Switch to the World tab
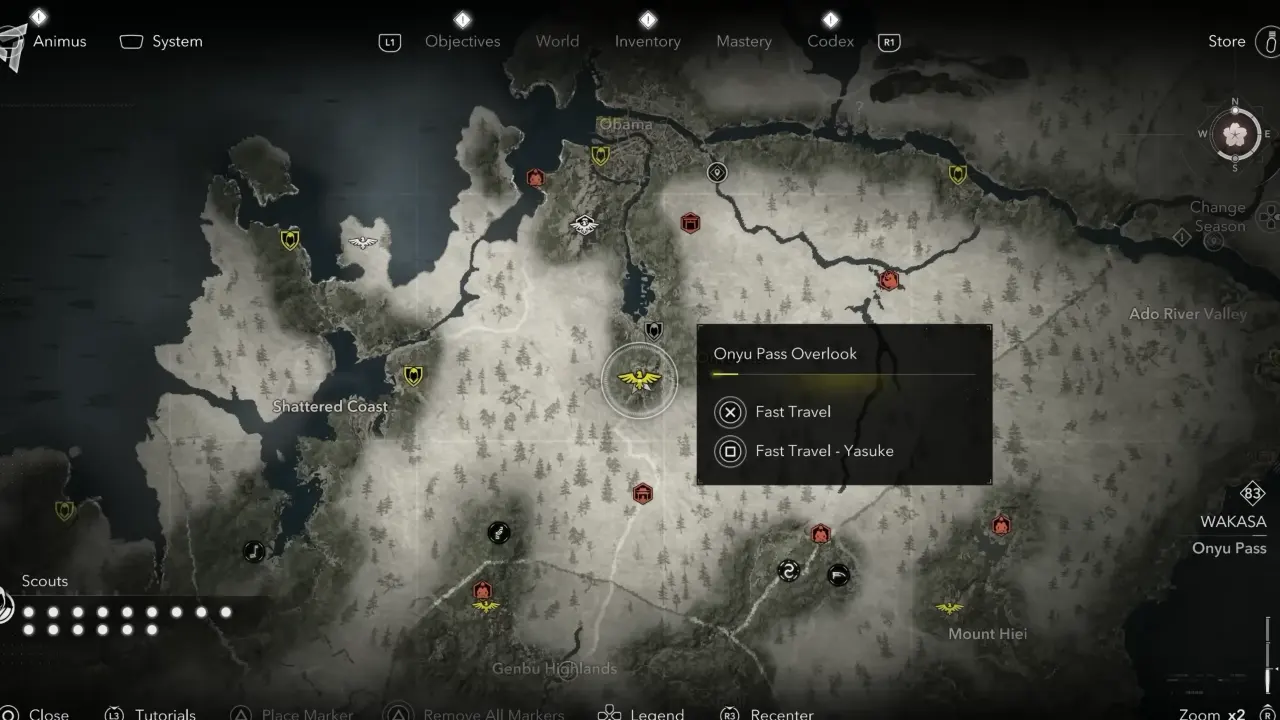Screen dimensions: 1280x720 pyautogui.click(x=557, y=41)
